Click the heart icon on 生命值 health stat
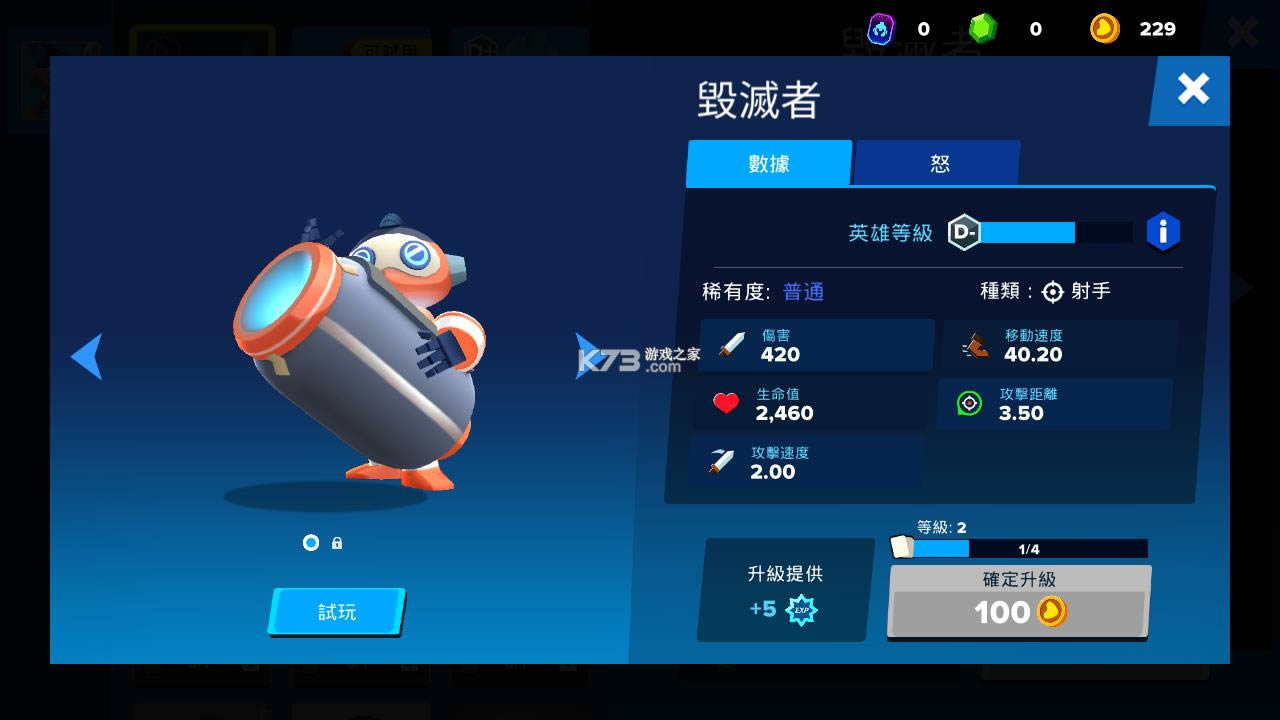This screenshot has height=720, width=1280. 724,403
